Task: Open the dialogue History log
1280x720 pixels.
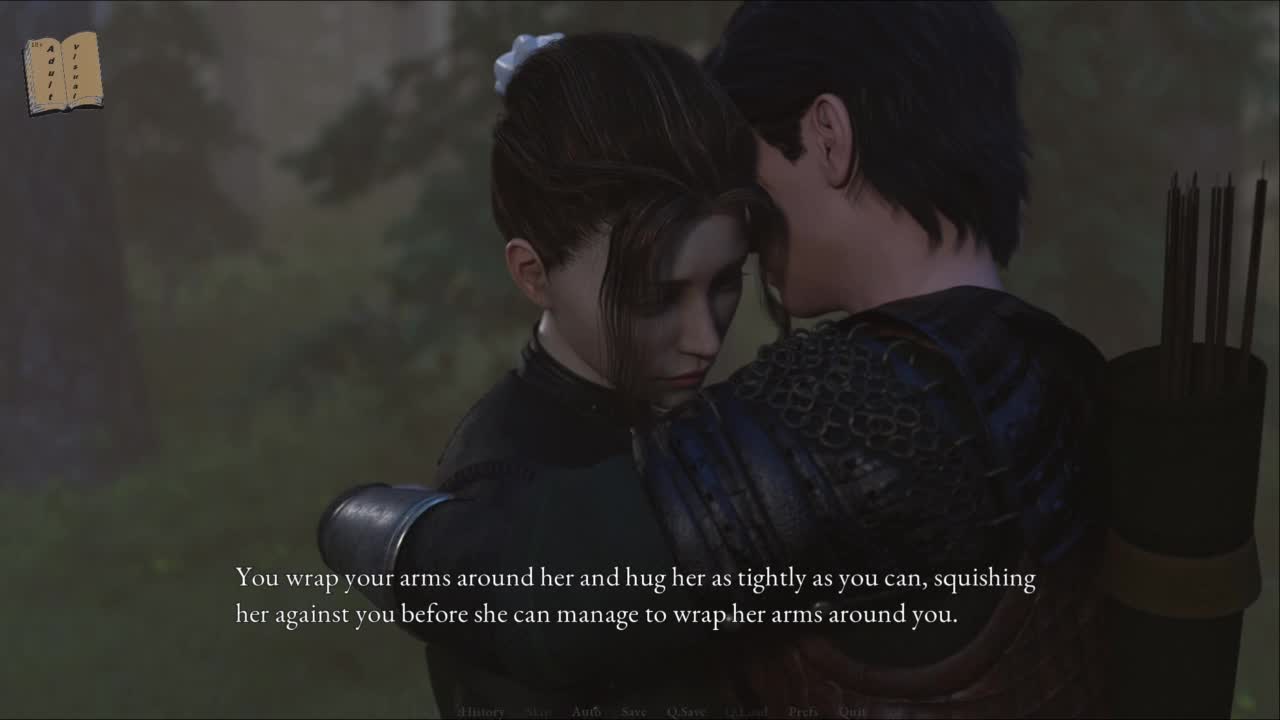Action: (482, 712)
